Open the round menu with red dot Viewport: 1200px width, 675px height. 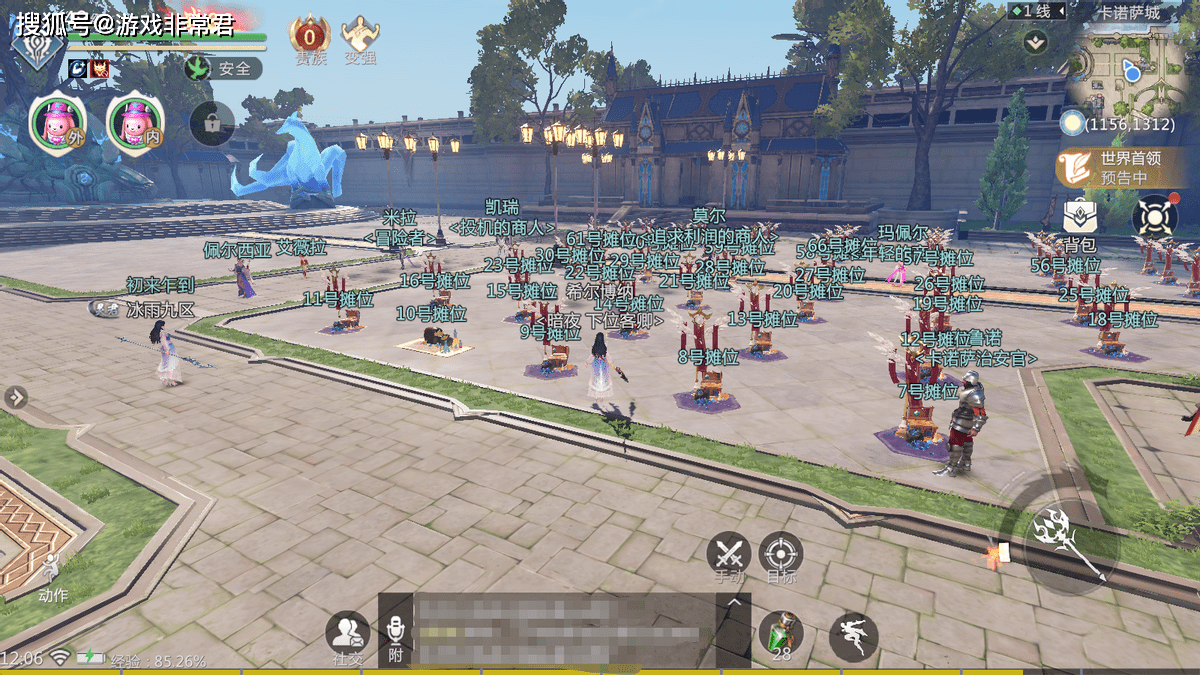1154,216
